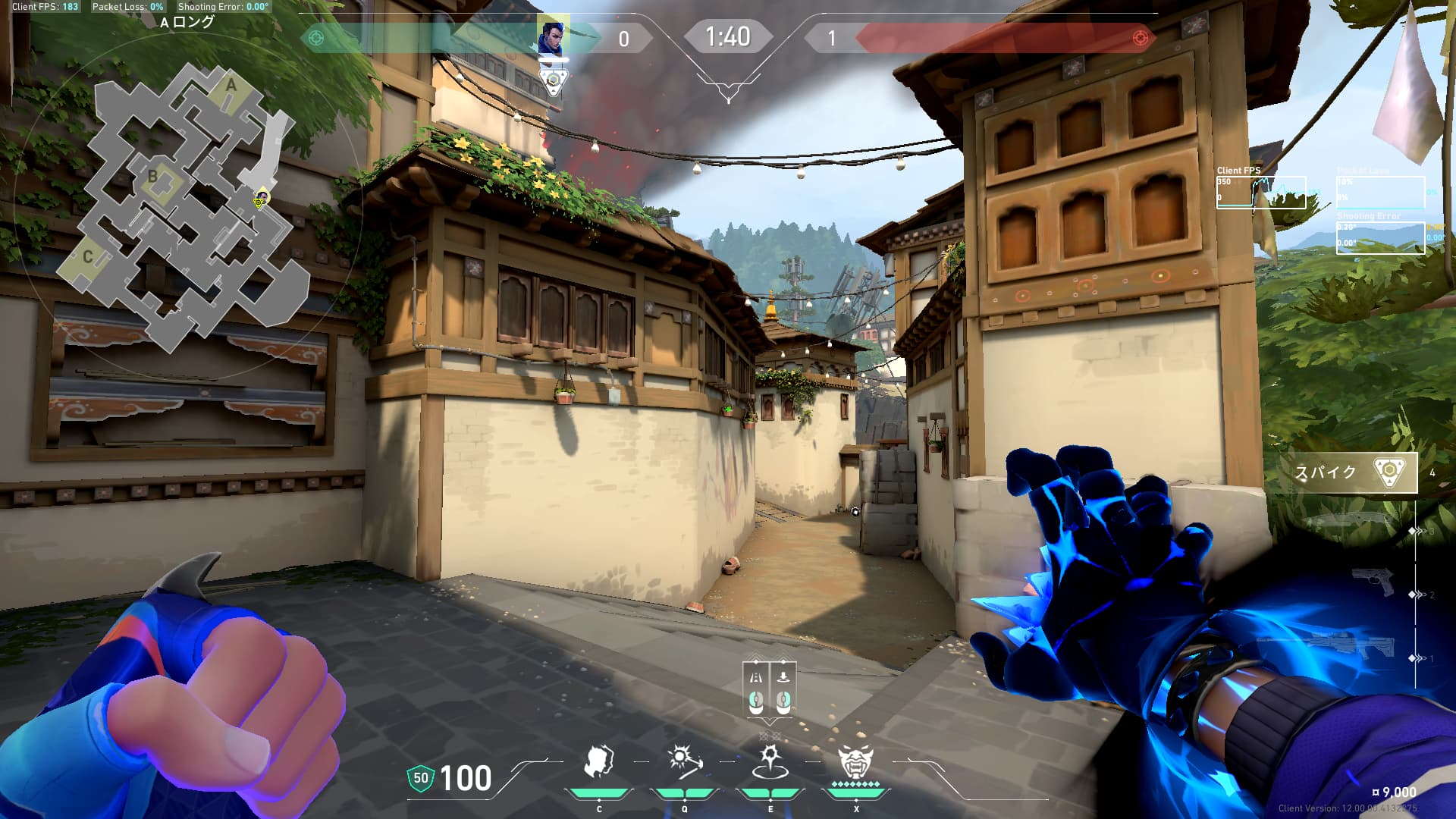Select the pistol sidearm slot
The width and height of the screenshot is (1456, 819).
(x=1373, y=582)
